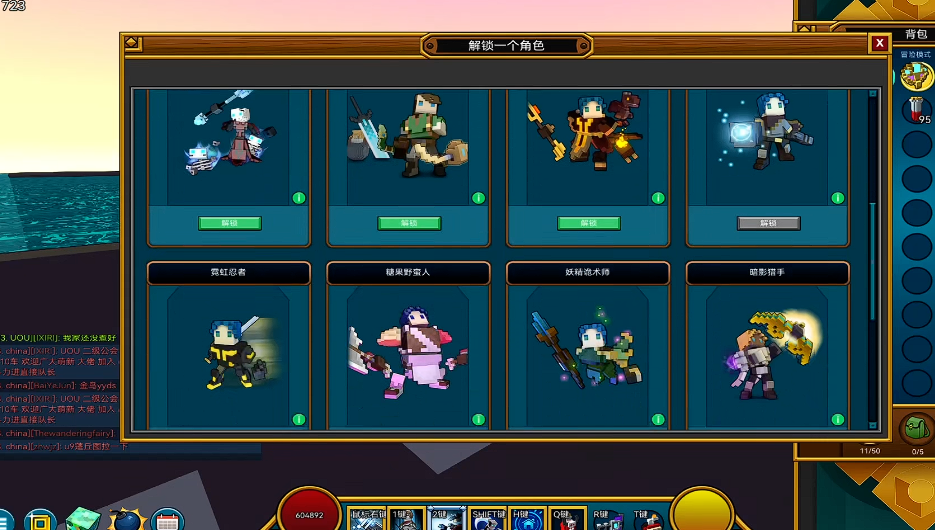Unlock the first character with blue skulls
The width and height of the screenshot is (935, 530).
pos(229,223)
